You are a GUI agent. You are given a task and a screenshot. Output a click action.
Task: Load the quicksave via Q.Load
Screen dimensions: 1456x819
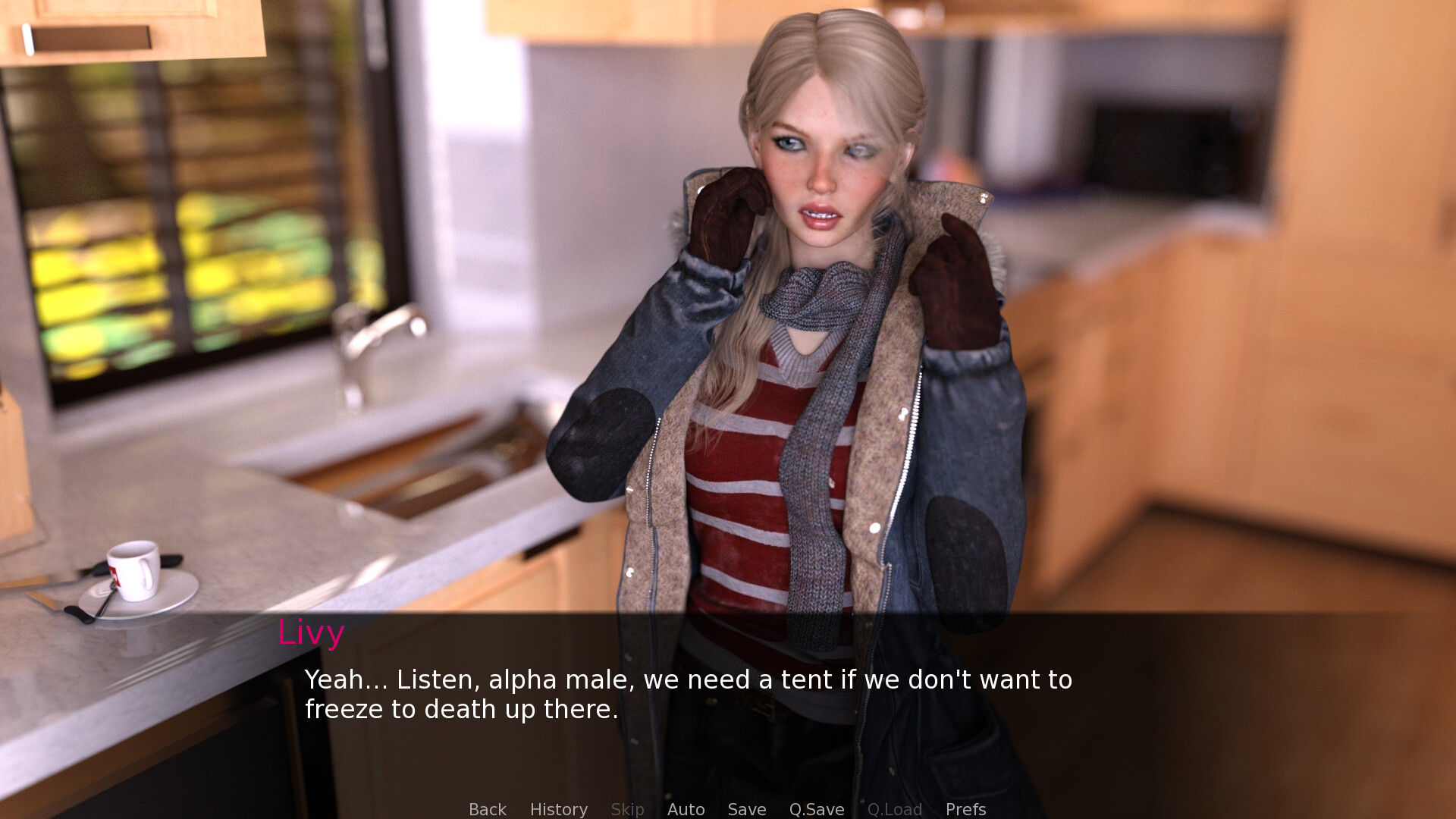(x=895, y=809)
